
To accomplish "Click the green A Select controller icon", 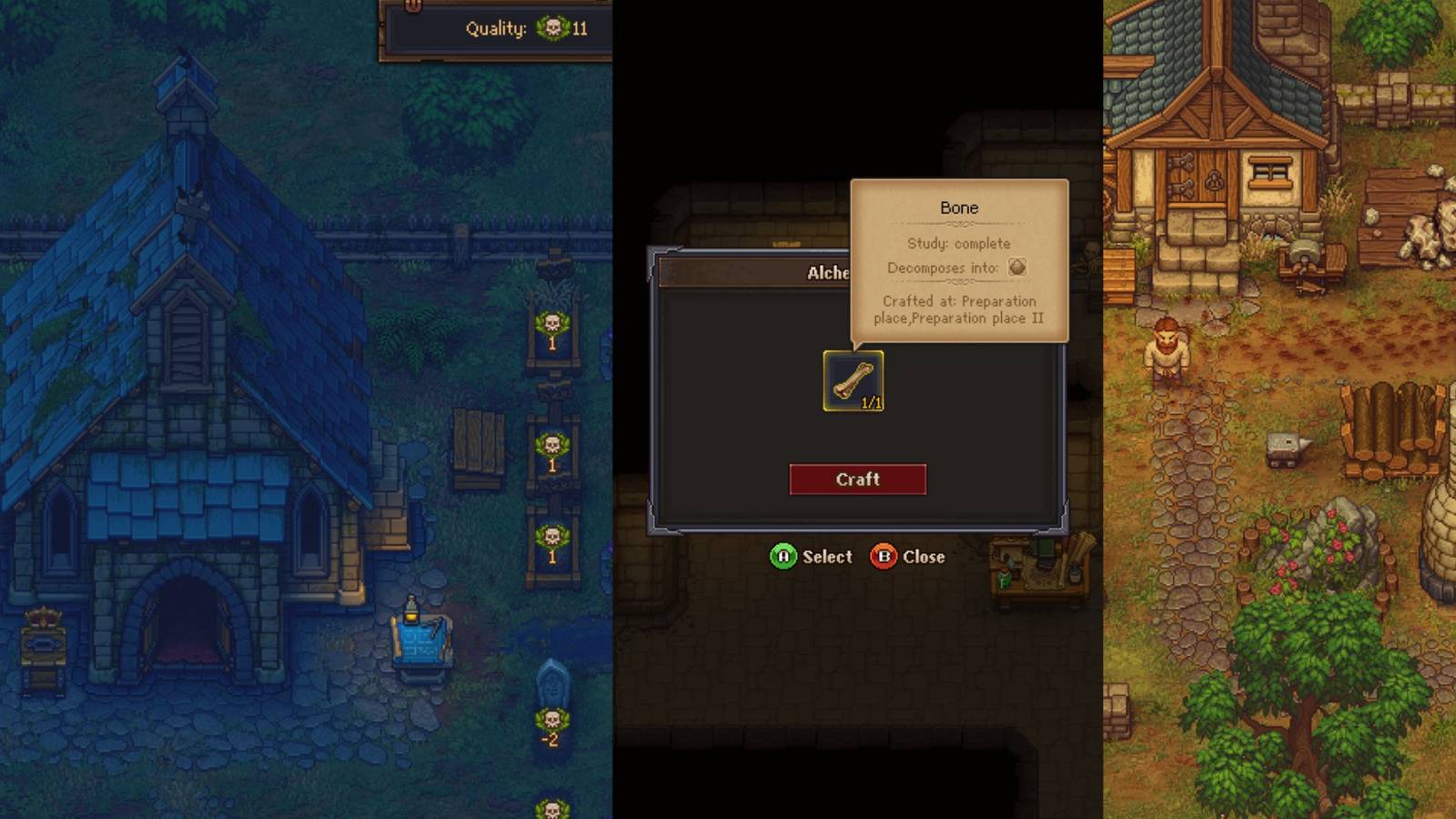I will 783,557.
